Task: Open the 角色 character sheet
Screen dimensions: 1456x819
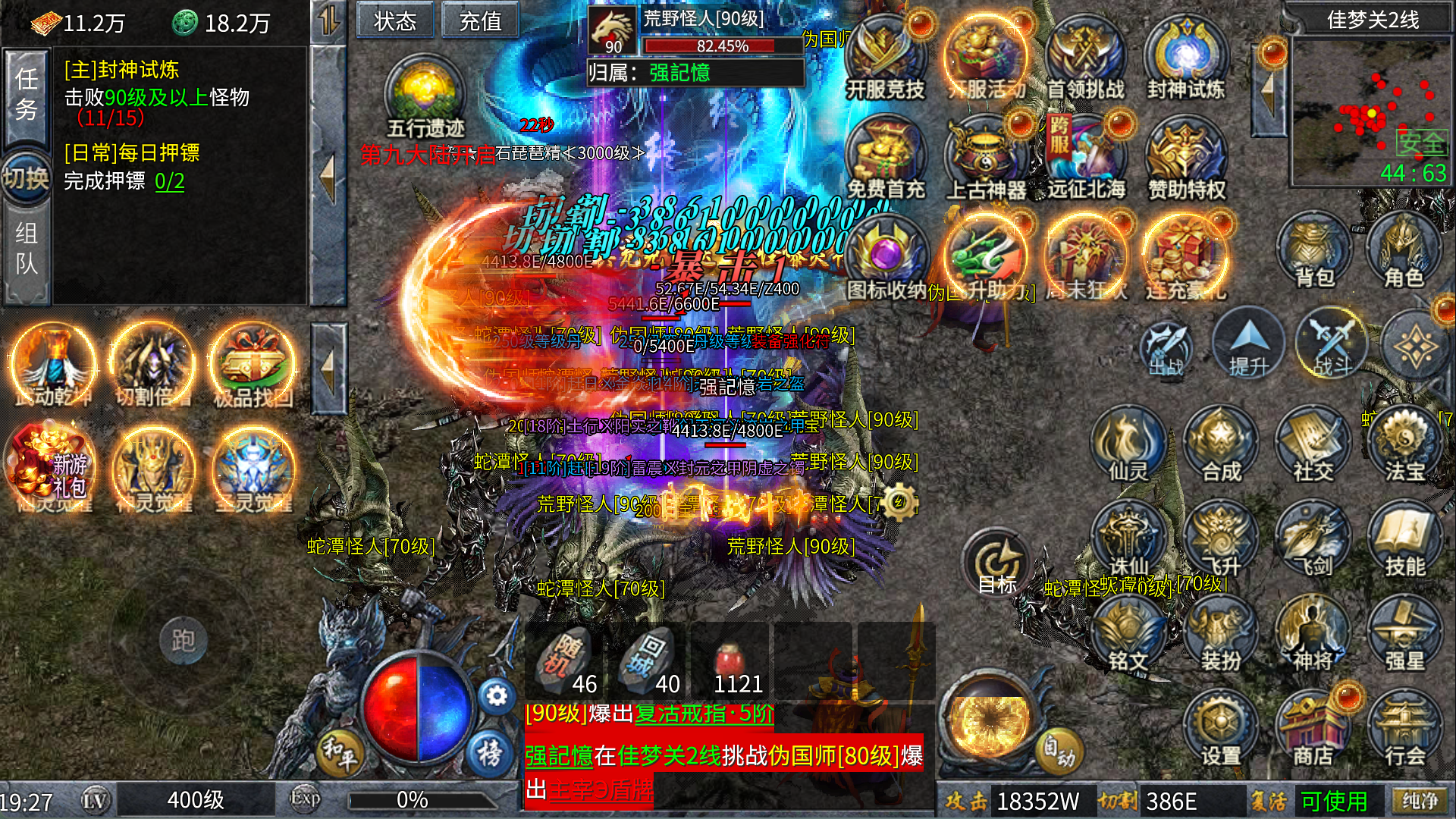Action: coord(1404,250)
